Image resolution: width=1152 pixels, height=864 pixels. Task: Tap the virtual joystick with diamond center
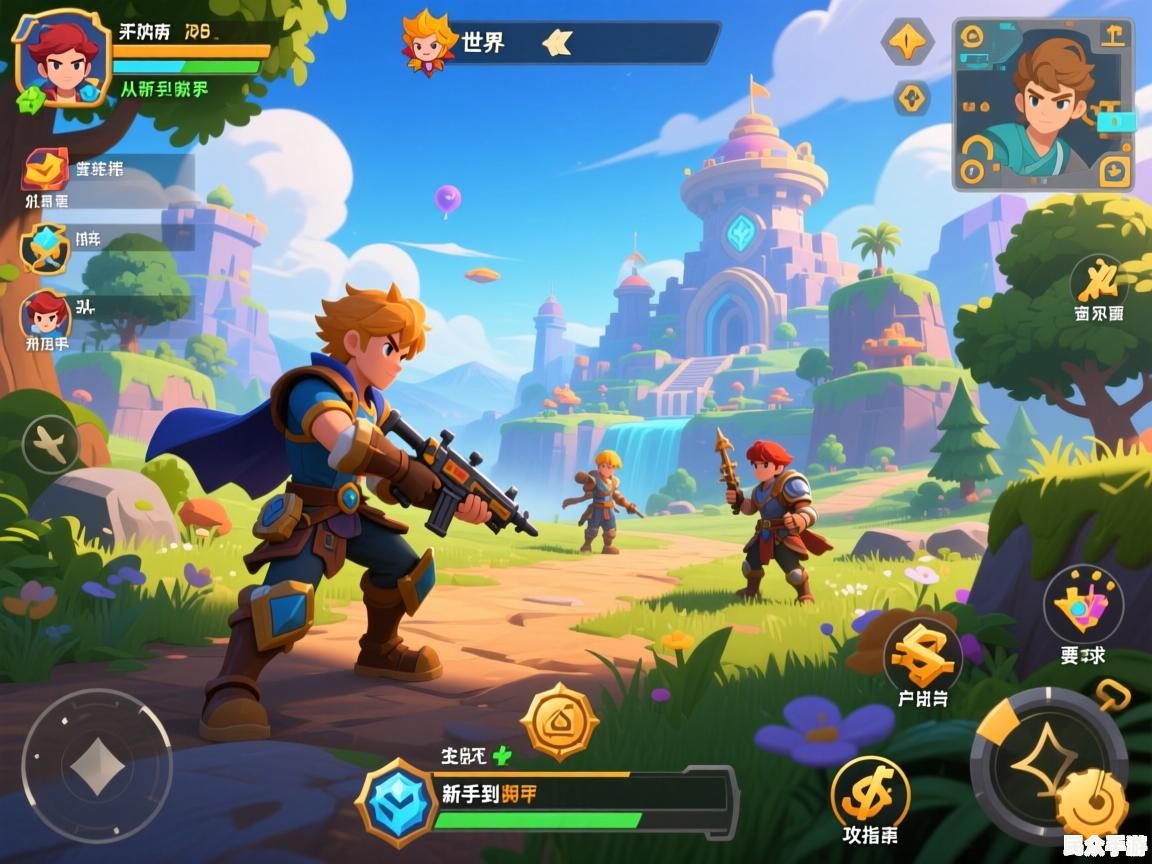click(x=97, y=767)
